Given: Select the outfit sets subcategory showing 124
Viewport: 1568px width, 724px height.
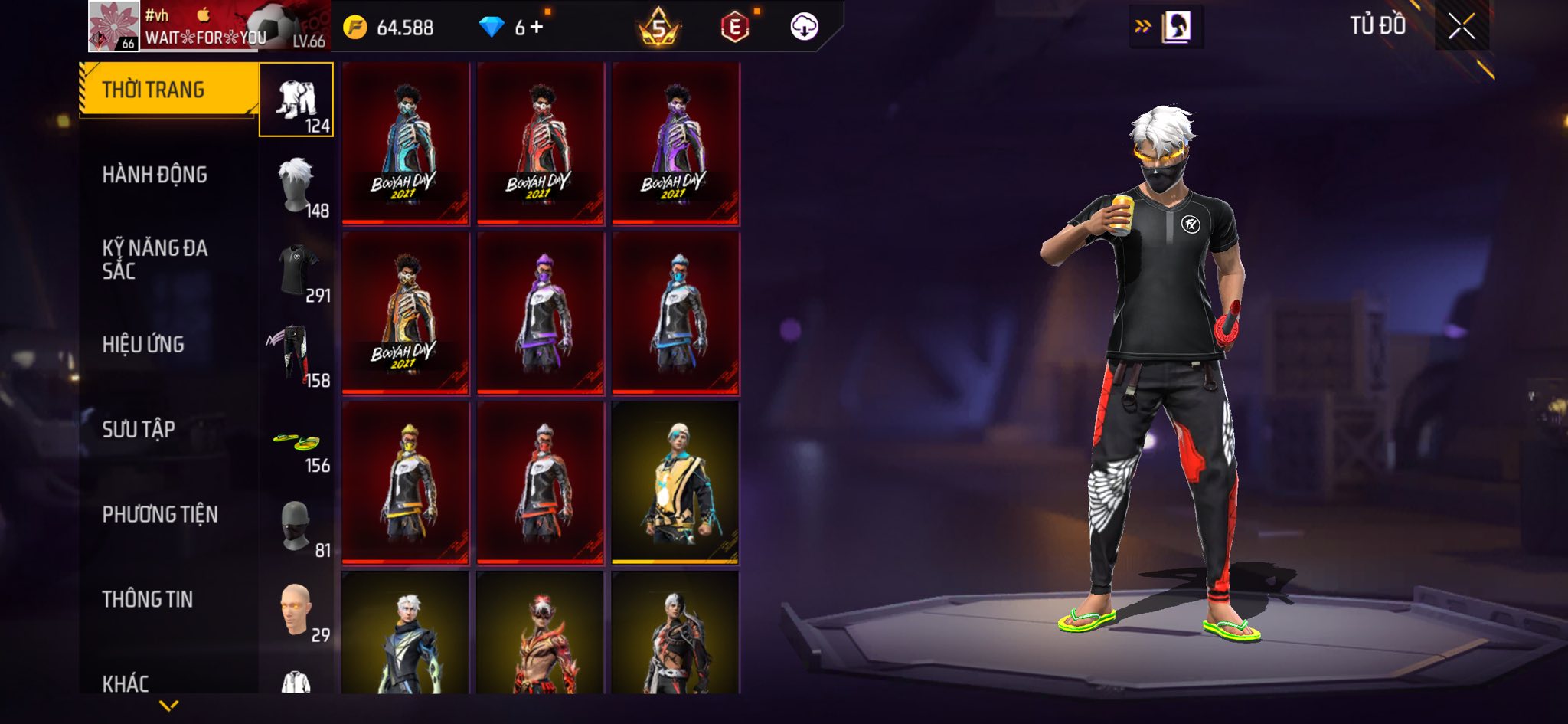Looking at the screenshot, I should pos(296,100).
